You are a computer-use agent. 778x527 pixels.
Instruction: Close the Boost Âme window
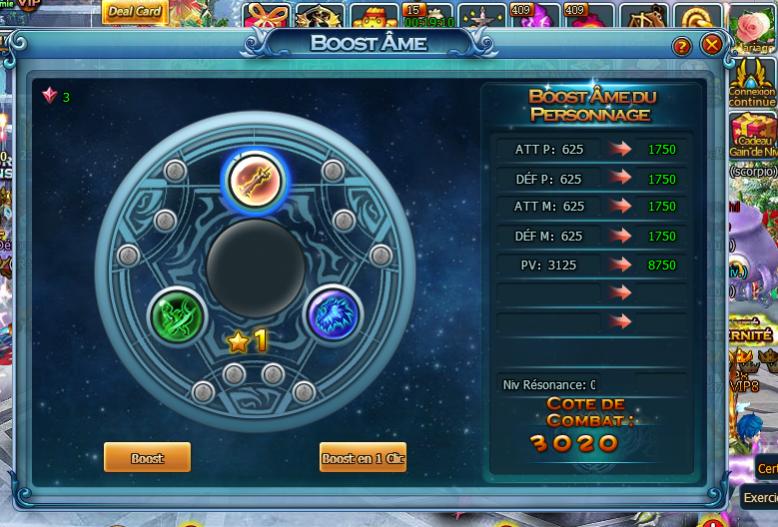click(711, 45)
